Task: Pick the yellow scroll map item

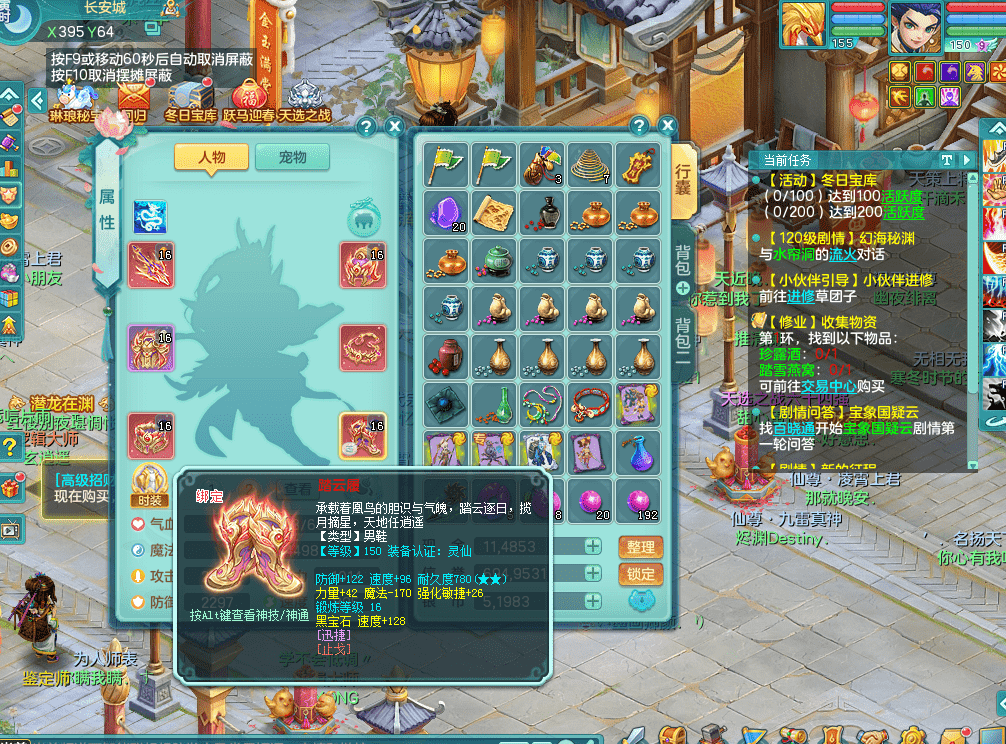Action: [x=494, y=212]
